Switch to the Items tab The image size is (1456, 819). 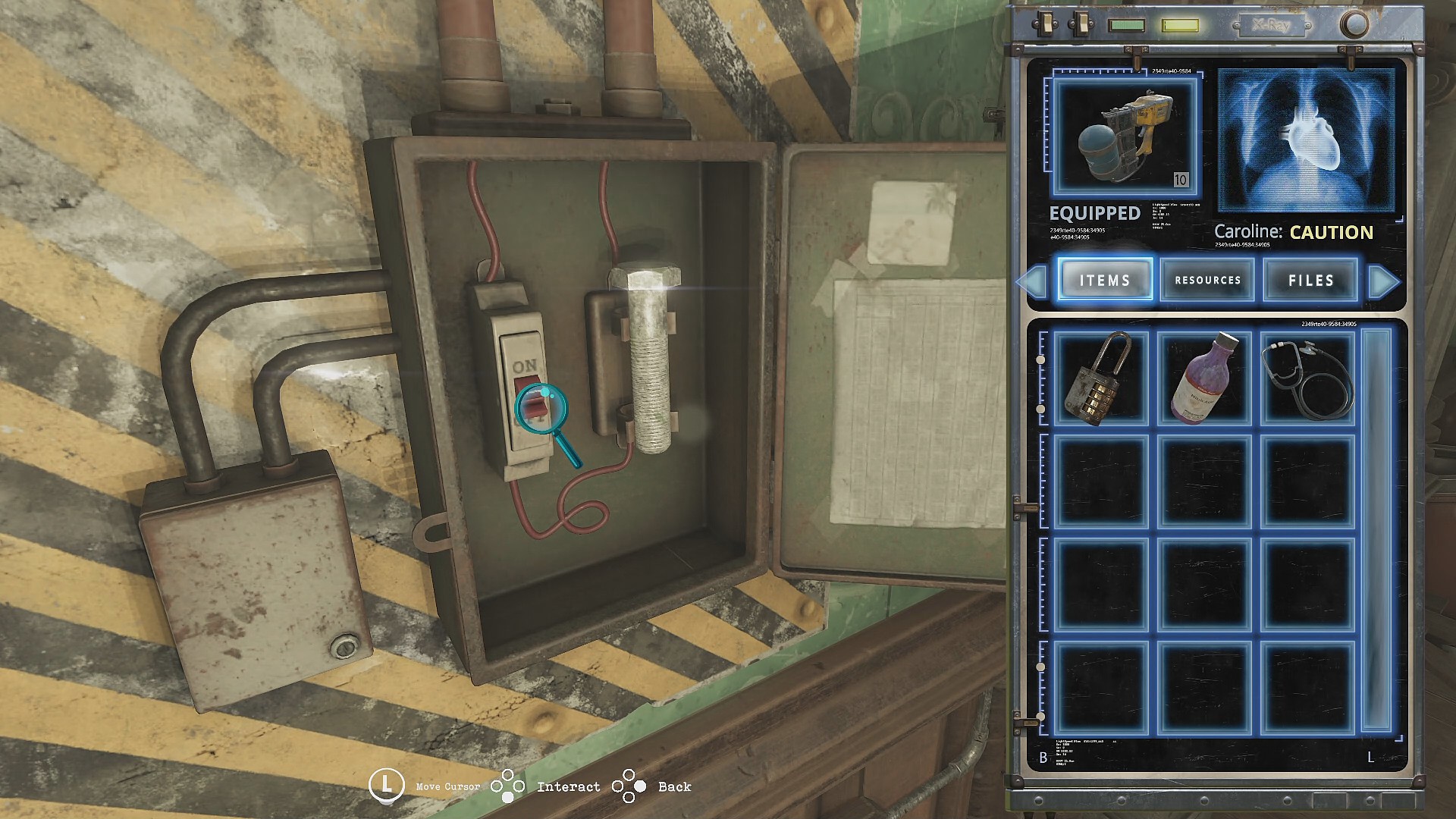(1105, 280)
